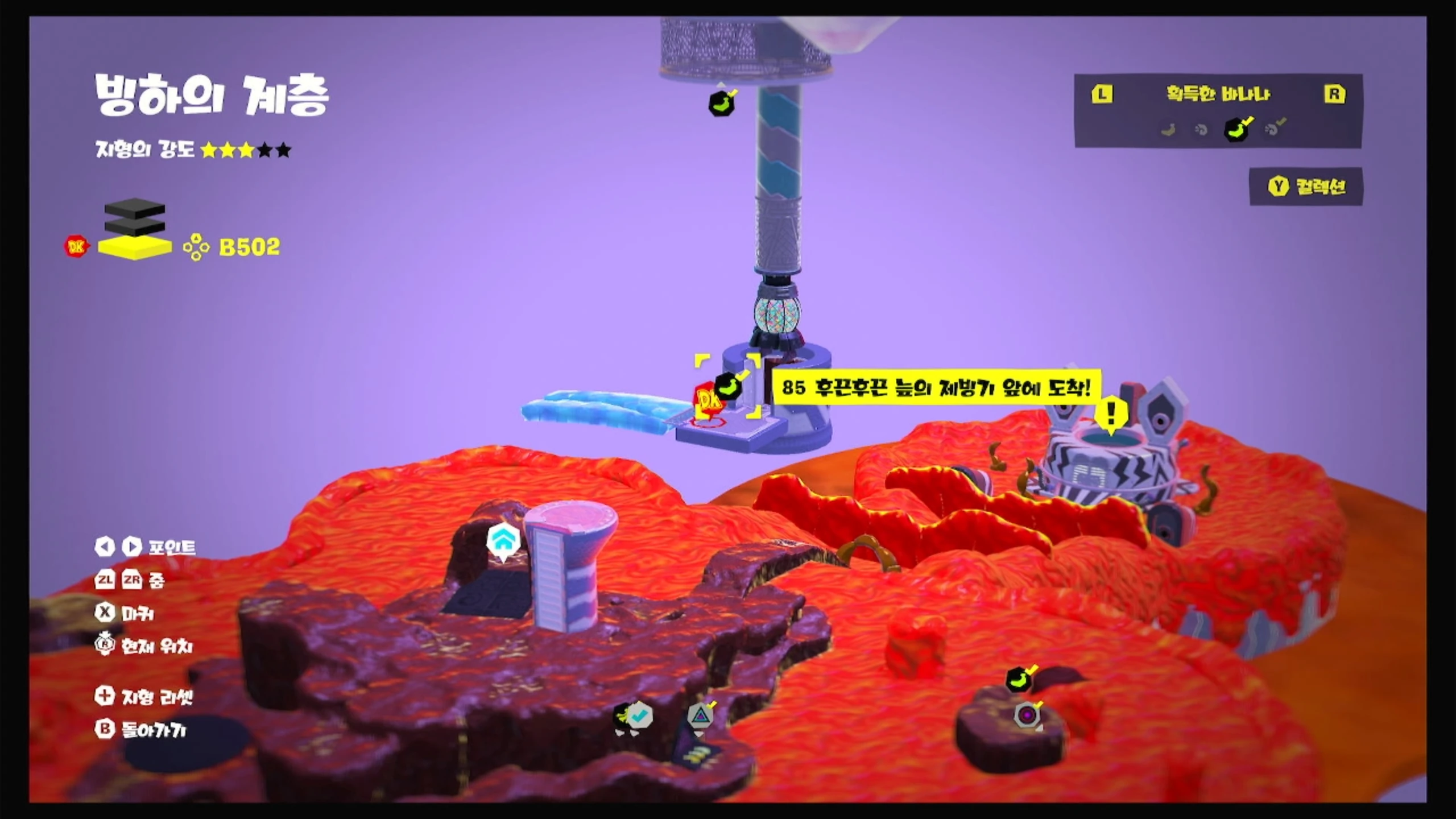Click the red DK position marker on map
Image resolution: width=1456 pixels, height=819 pixels.
click(x=708, y=400)
